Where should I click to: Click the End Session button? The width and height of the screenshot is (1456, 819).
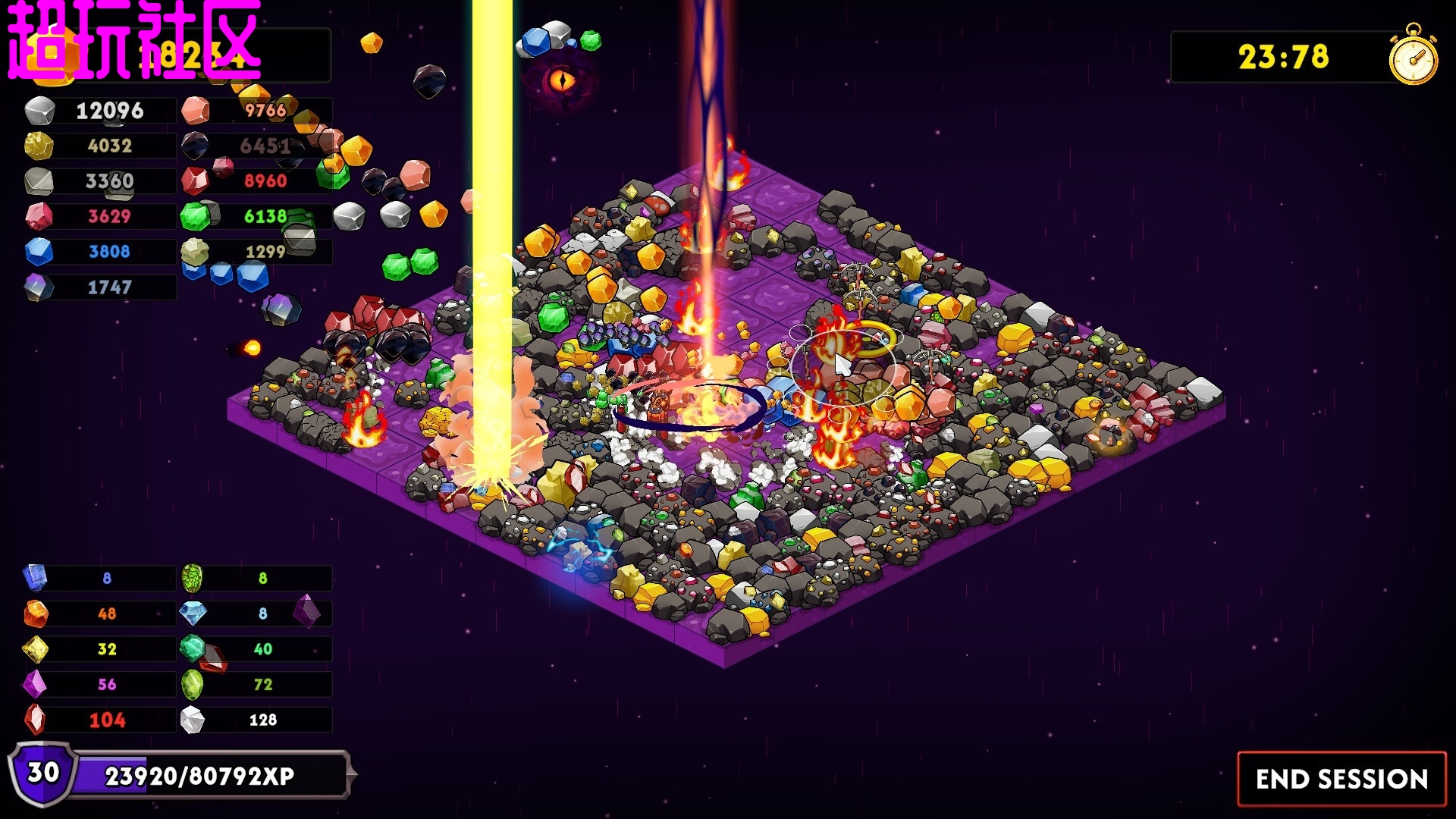tap(1341, 779)
